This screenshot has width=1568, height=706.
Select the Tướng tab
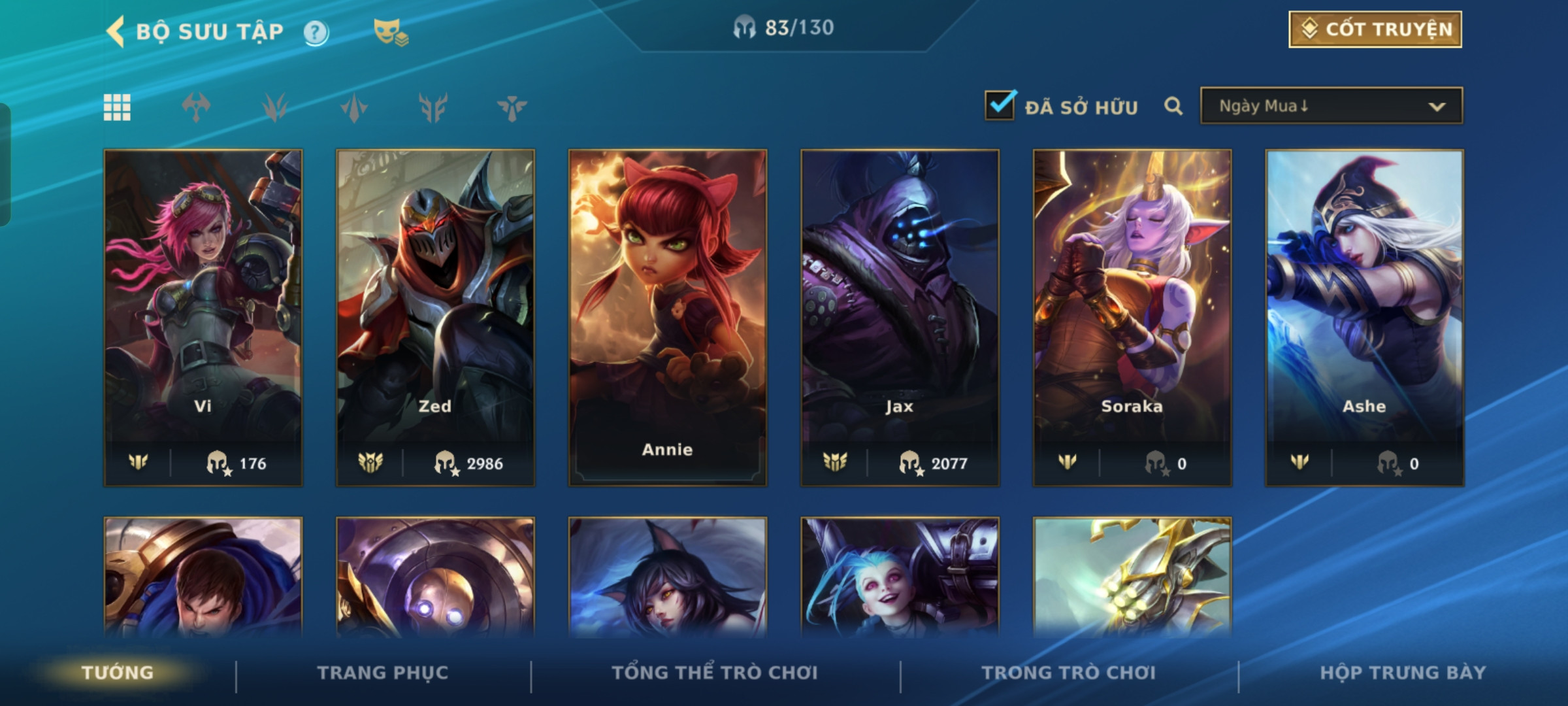(118, 673)
